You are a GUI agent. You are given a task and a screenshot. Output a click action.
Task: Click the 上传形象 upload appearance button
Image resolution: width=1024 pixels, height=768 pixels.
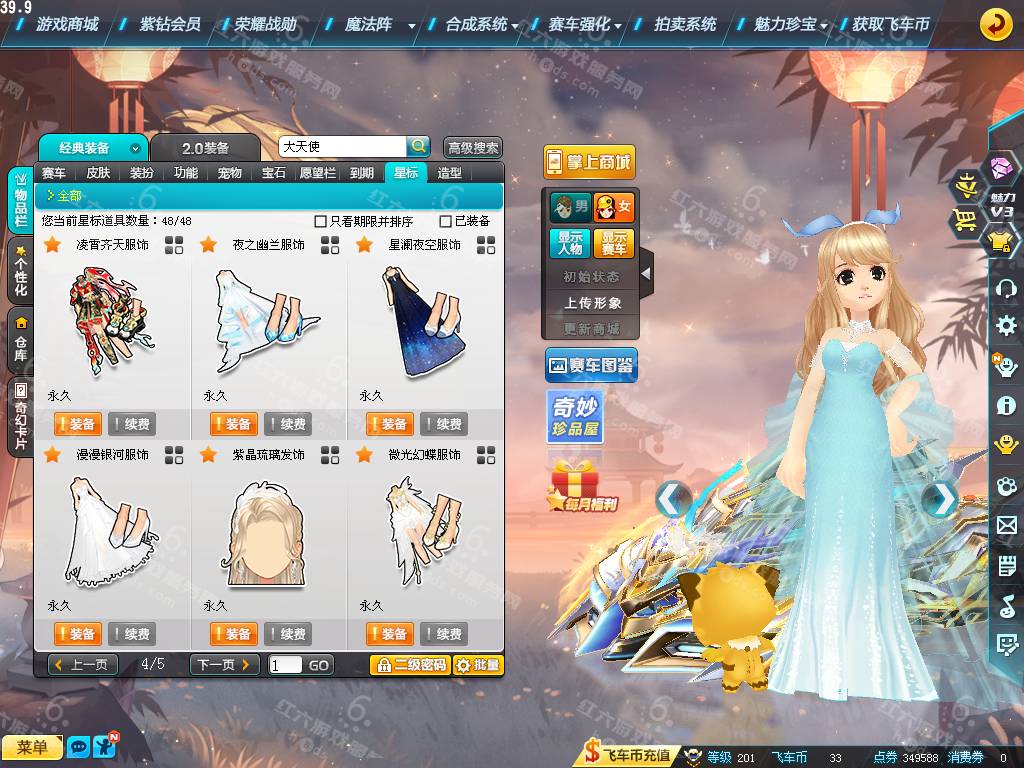coord(592,302)
